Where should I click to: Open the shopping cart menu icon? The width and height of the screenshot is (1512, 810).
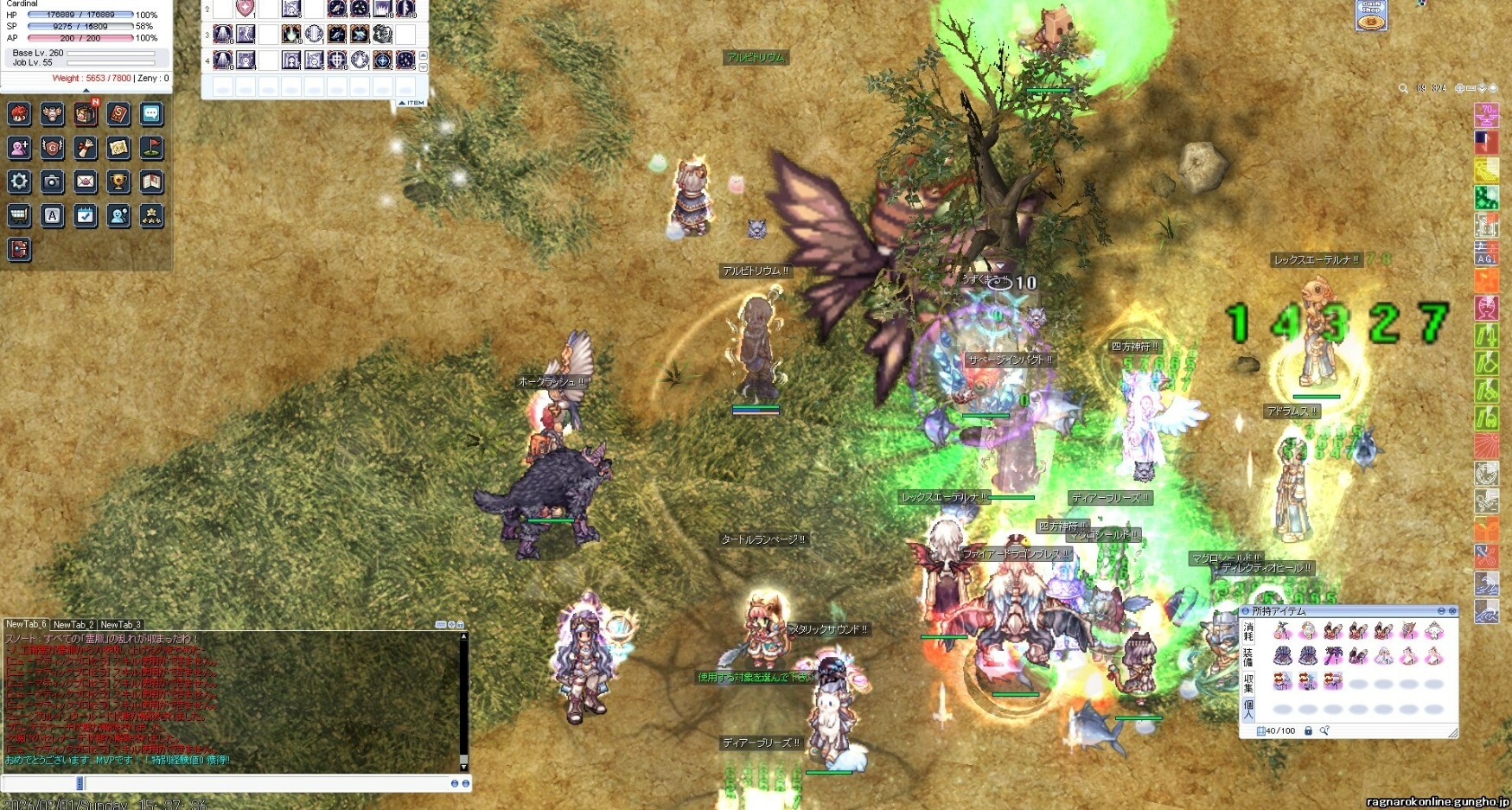19,215
